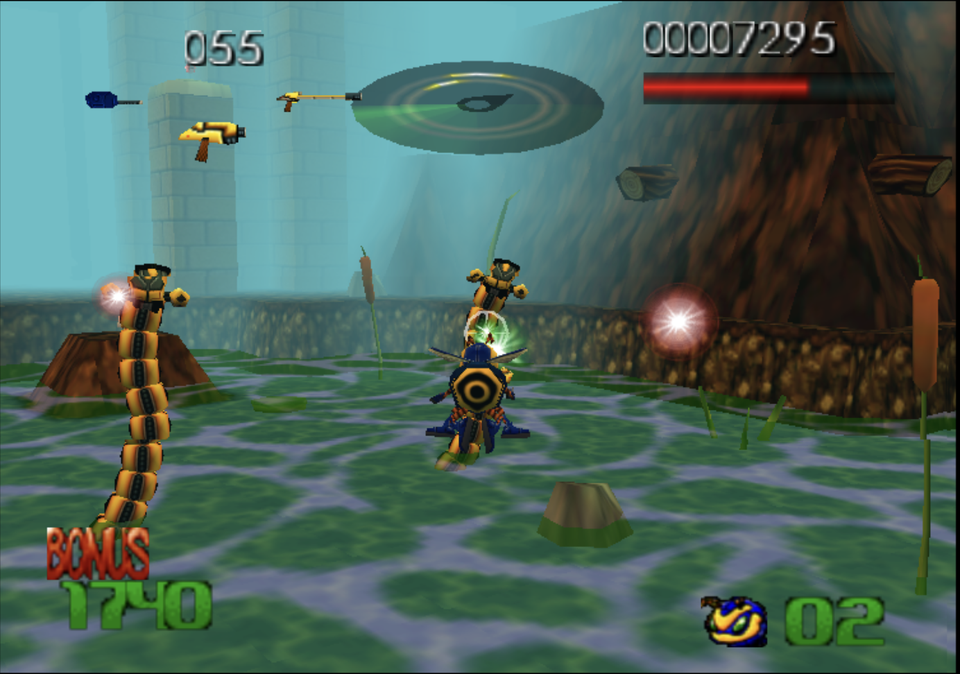Viewport: 960px width, 674px height.
Task: Click the bee face lives icon
Action: [x=736, y=622]
